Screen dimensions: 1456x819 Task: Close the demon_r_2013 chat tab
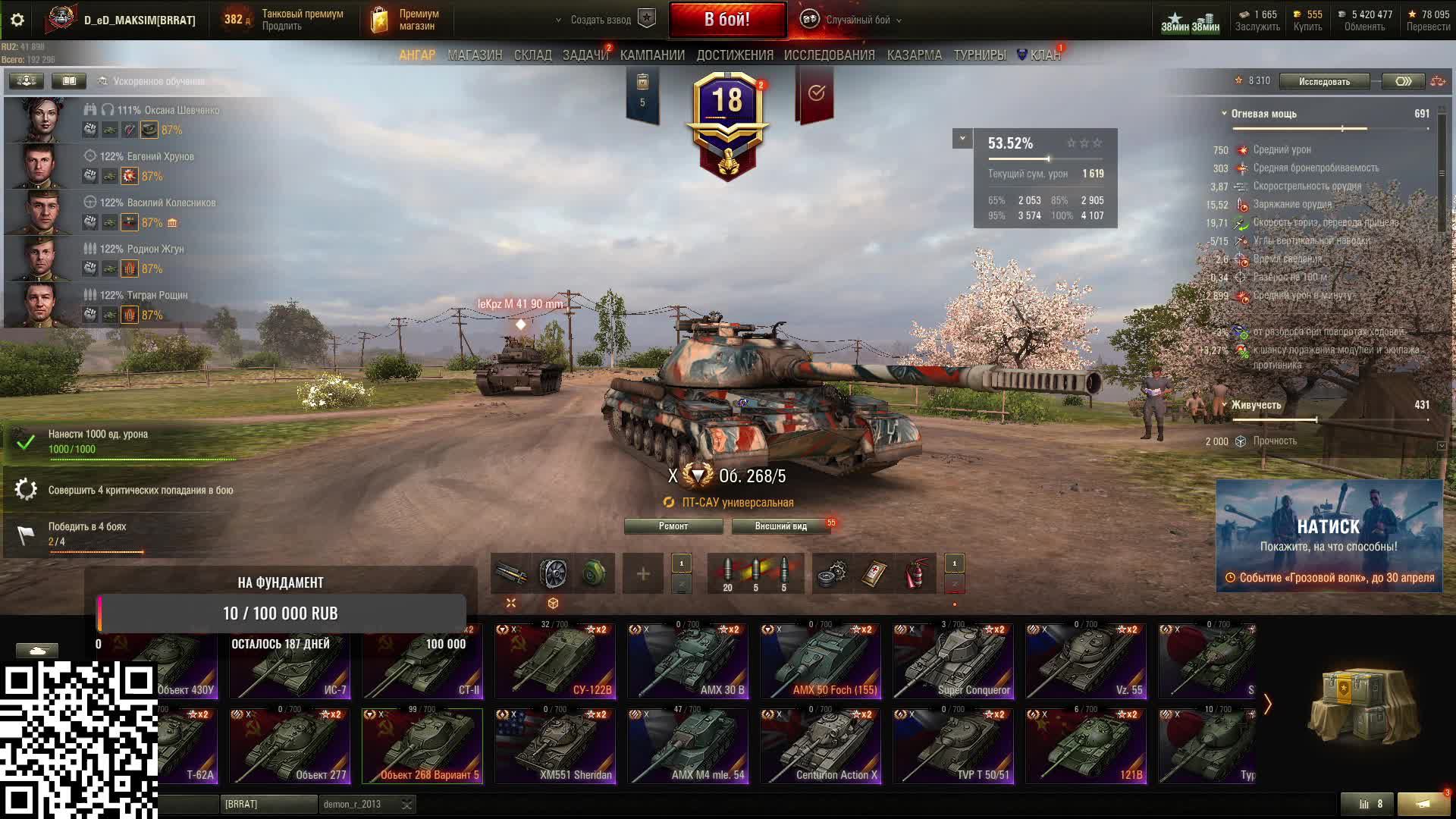tap(407, 805)
